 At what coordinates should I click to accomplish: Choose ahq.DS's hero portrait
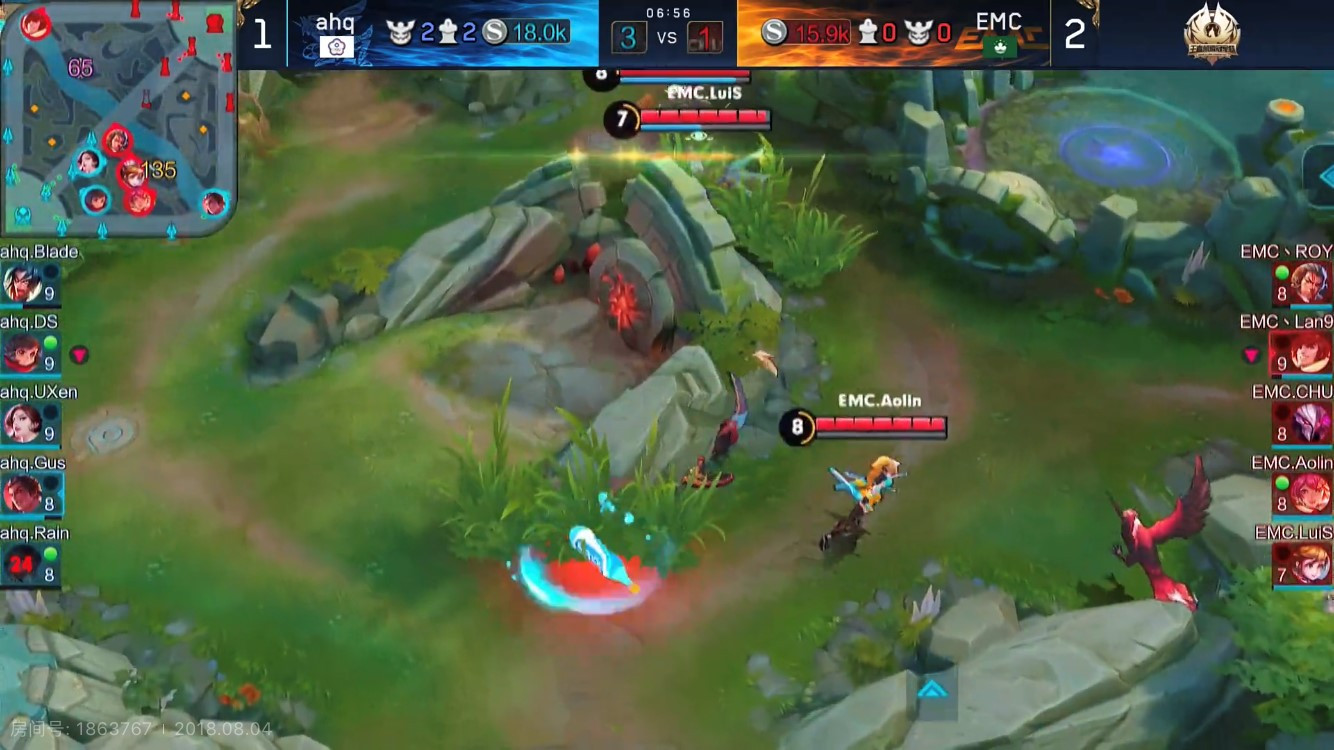tap(22, 353)
